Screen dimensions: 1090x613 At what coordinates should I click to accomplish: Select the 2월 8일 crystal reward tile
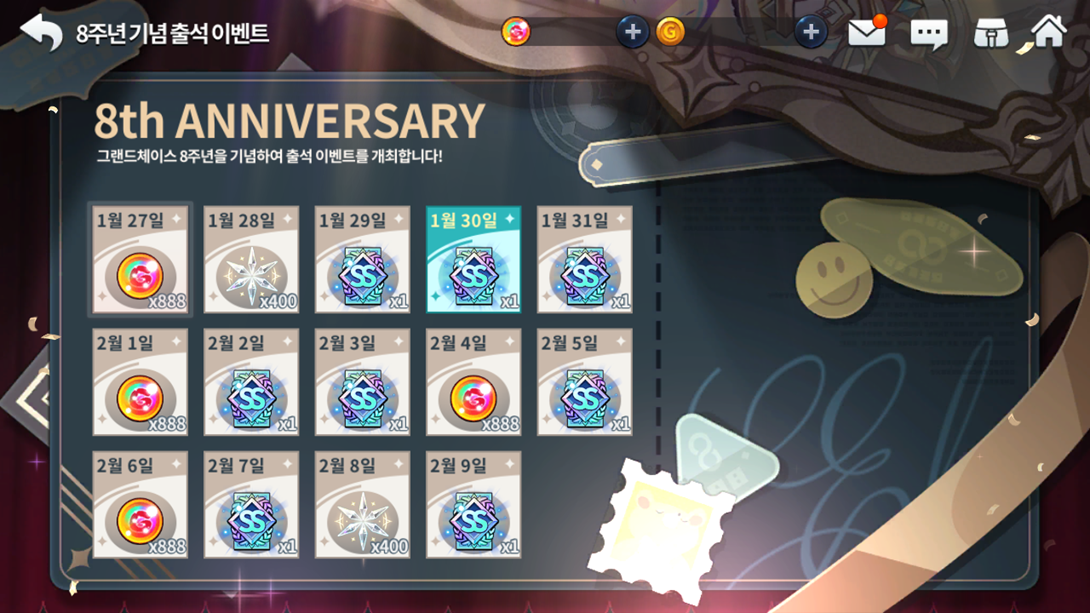tap(362, 504)
